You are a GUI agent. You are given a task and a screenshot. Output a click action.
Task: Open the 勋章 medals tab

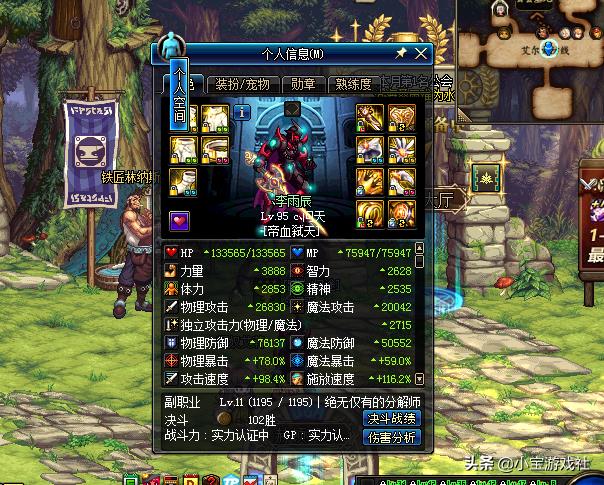pyautogui.click(x=303, y=84)
